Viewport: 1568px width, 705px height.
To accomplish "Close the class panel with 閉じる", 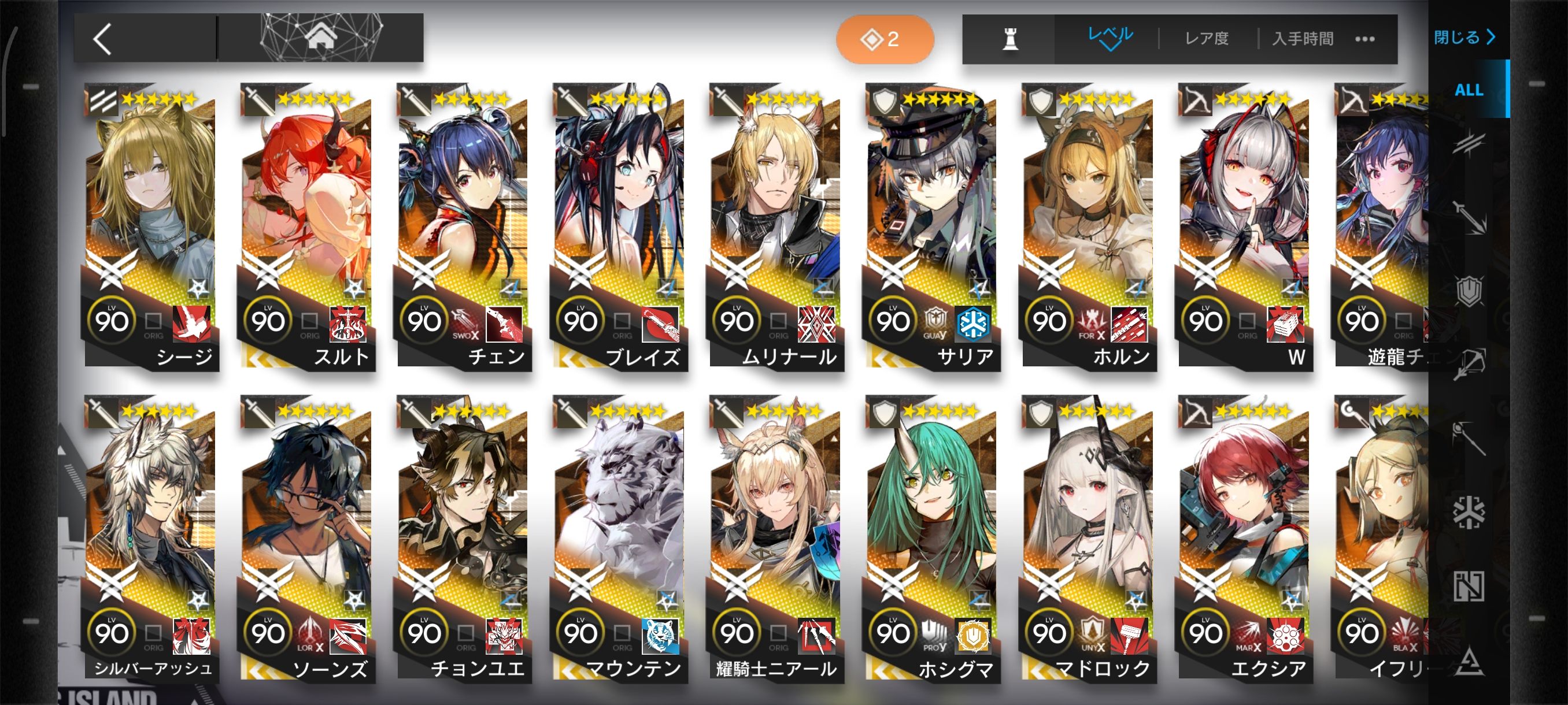I will [1465, 38].
